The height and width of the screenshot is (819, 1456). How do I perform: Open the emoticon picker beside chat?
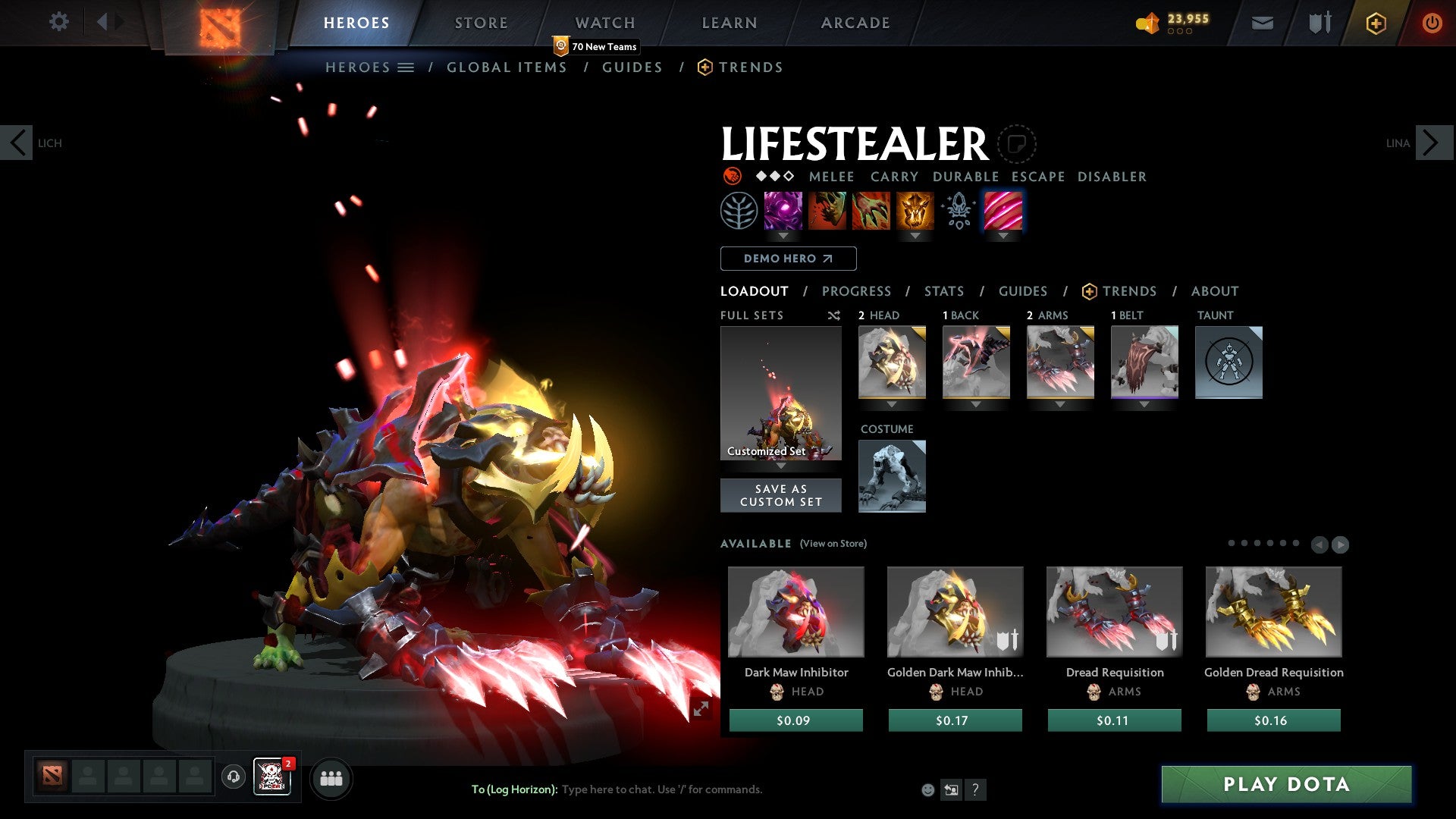(927, 789)
